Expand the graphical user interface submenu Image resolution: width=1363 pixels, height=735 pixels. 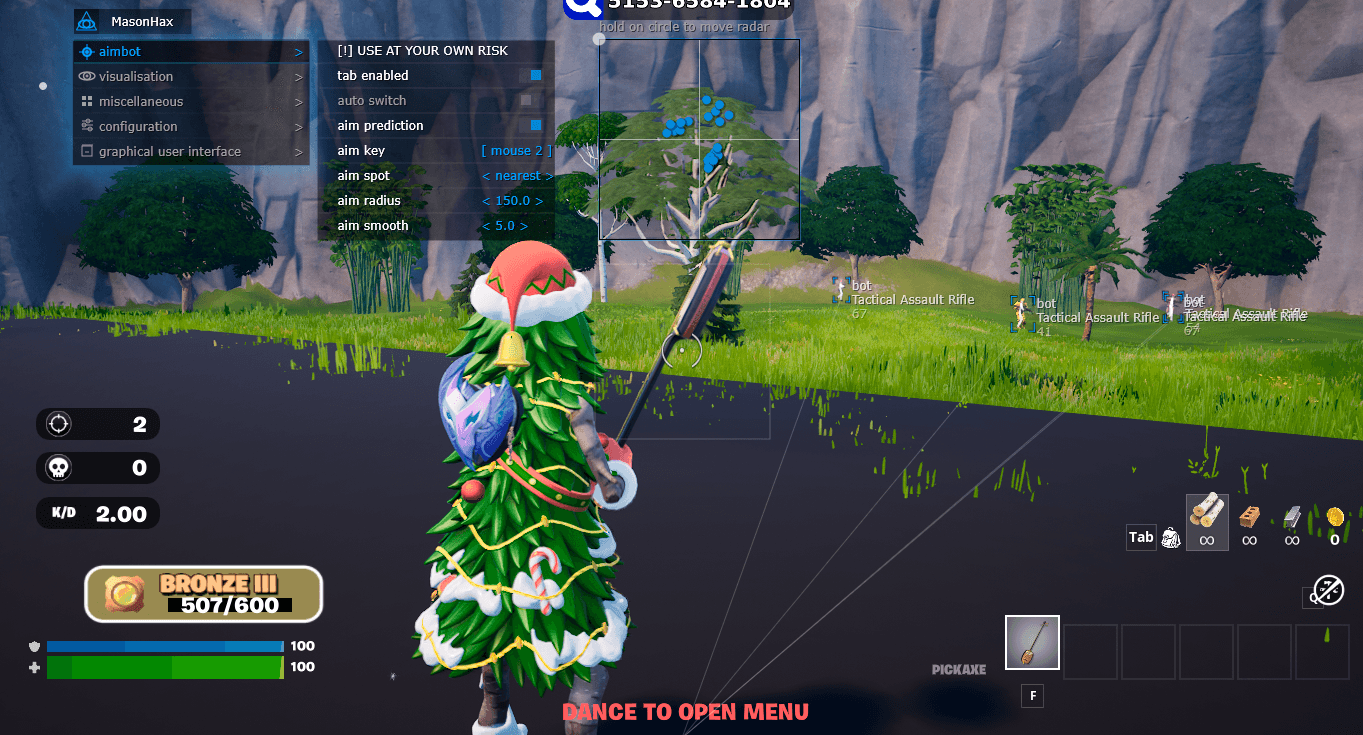pyautogui.click(x=297, y=151)
